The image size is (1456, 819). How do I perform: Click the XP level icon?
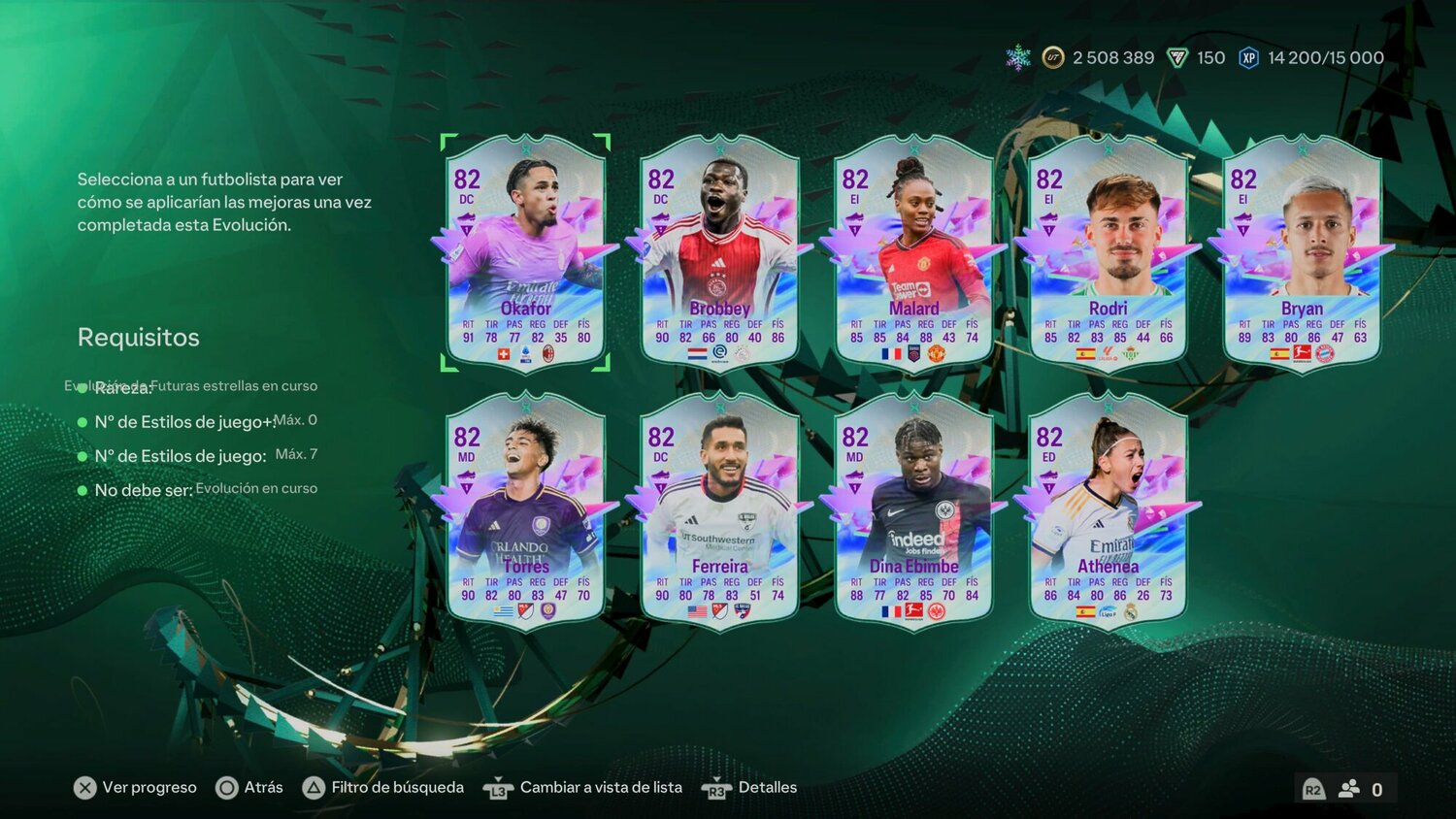click(x=1247, y=58)
